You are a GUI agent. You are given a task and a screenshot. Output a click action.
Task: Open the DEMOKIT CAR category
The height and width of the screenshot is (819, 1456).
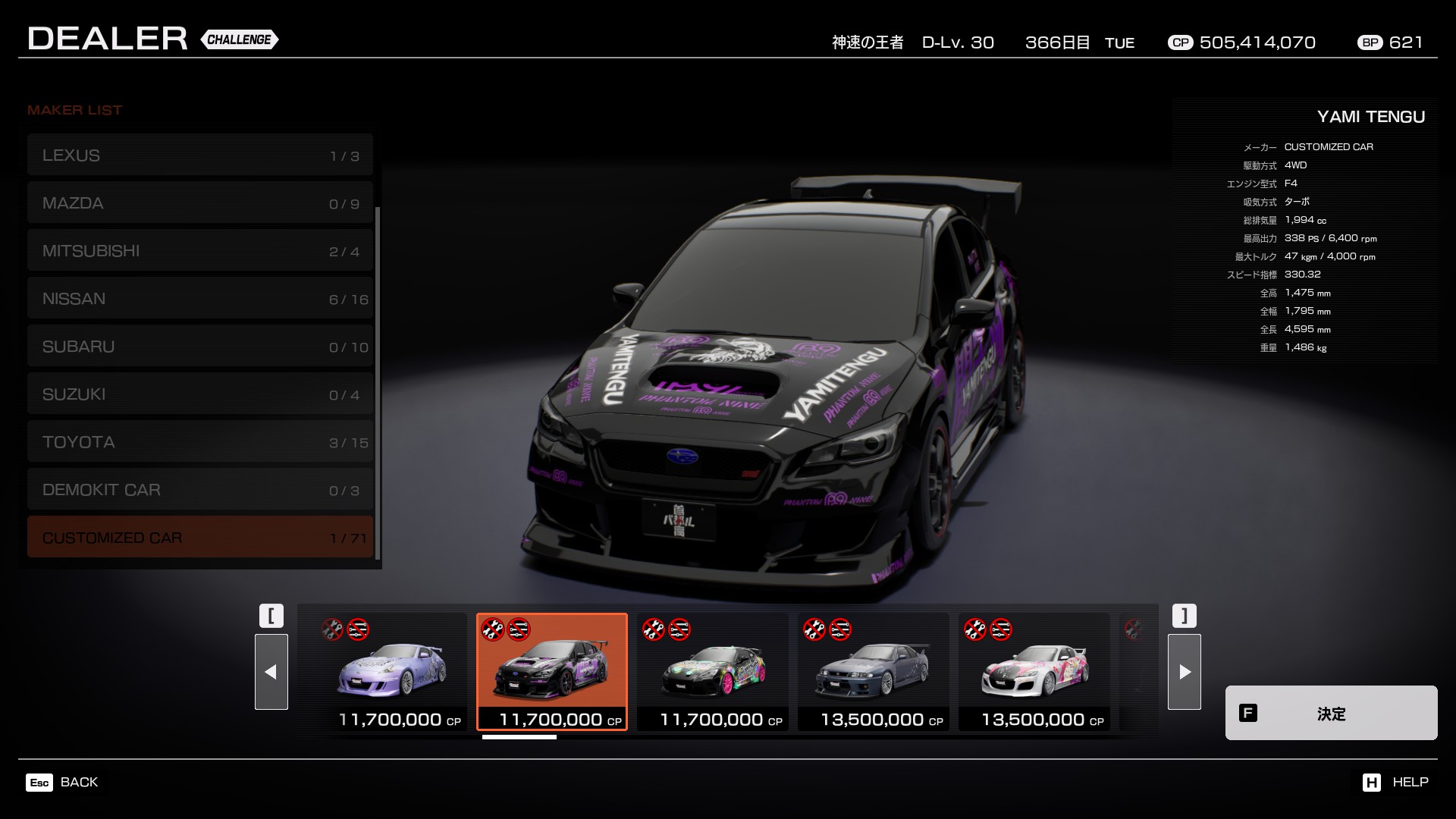(200, 490)
